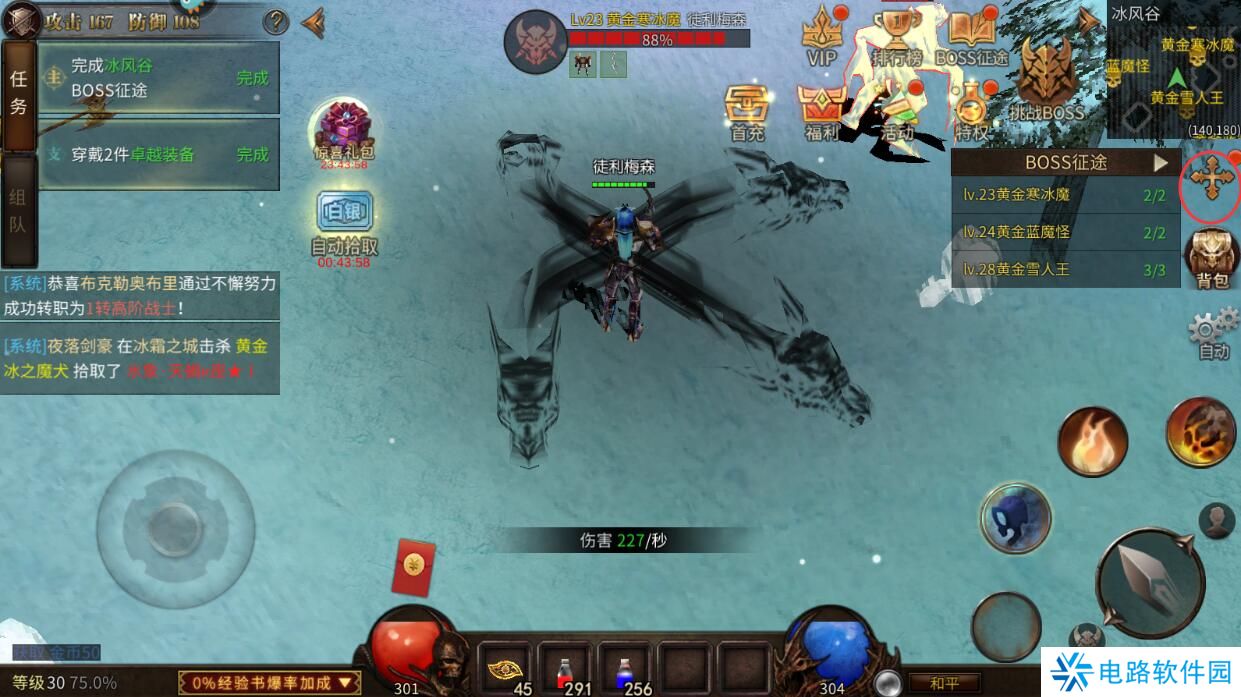Open the 挑战BOSS challenge icon
The width and height of the screenshot is (1241, 697).
pos(1046,80)
